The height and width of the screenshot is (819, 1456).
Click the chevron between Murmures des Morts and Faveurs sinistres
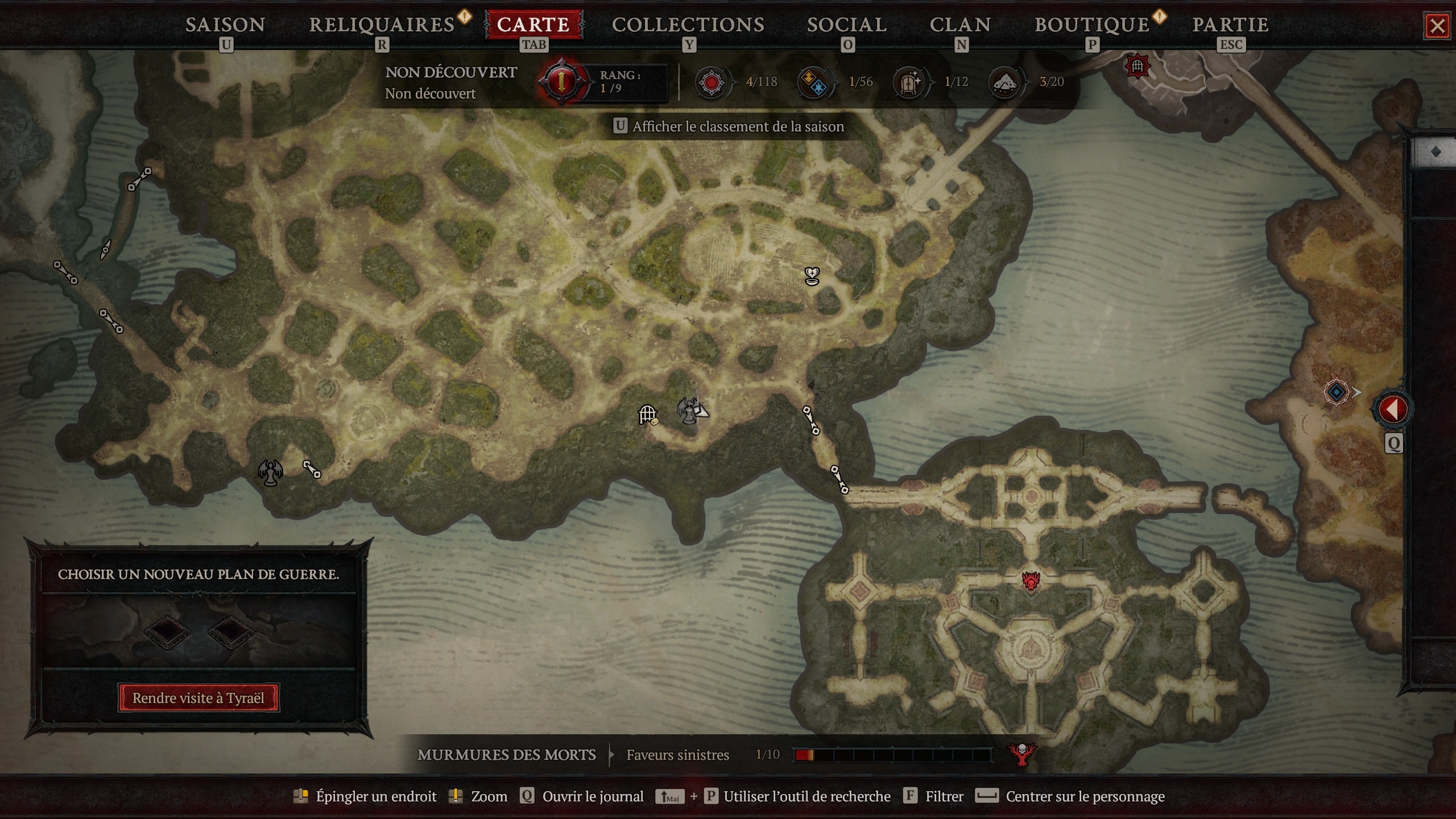[x=610, y=755]
